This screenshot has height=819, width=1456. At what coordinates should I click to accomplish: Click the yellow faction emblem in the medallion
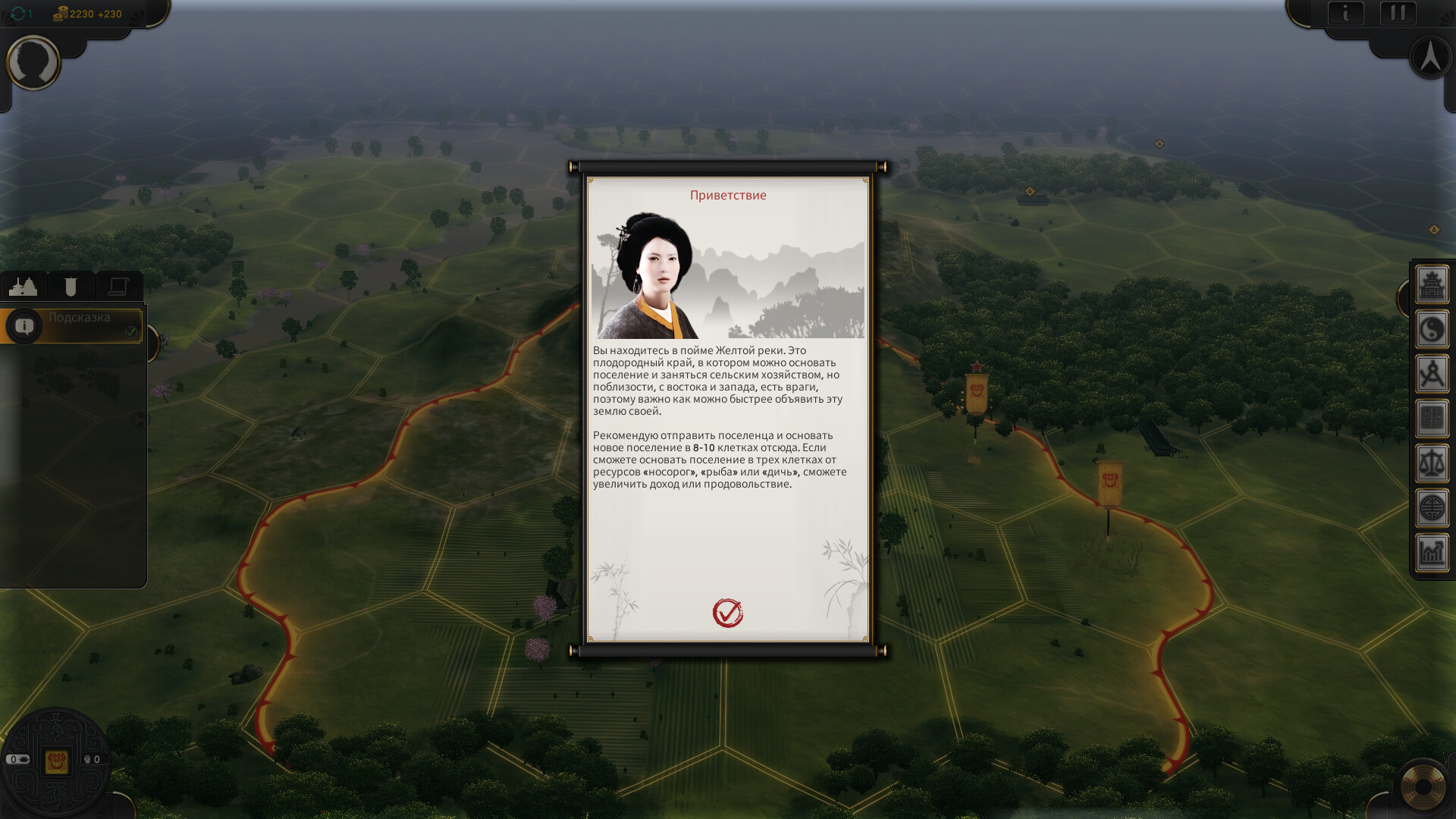(x=56, y=761)
